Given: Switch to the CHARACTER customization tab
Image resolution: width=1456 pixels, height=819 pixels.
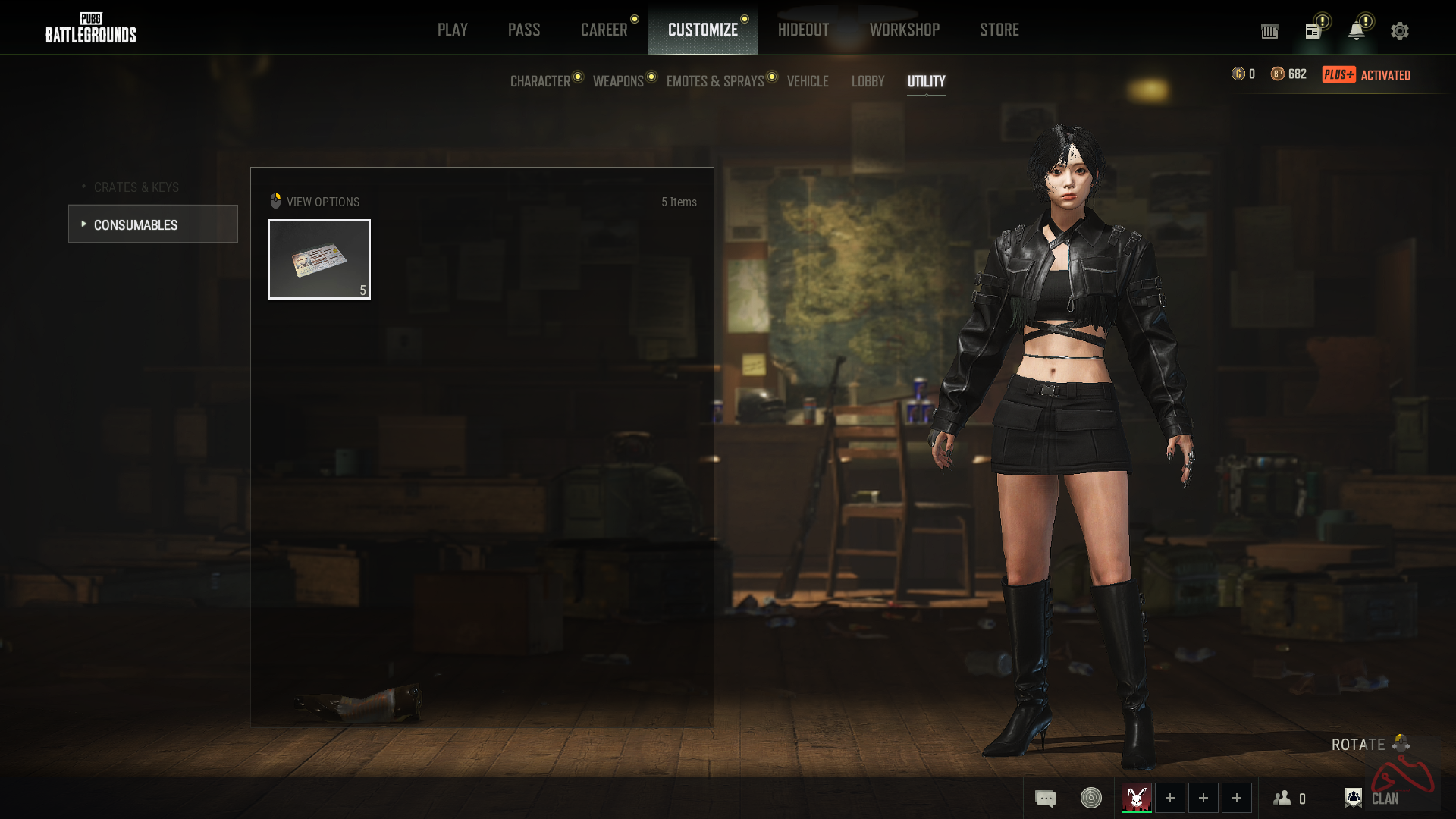Looking at the screenshot, I should click(x=540, y=81).
